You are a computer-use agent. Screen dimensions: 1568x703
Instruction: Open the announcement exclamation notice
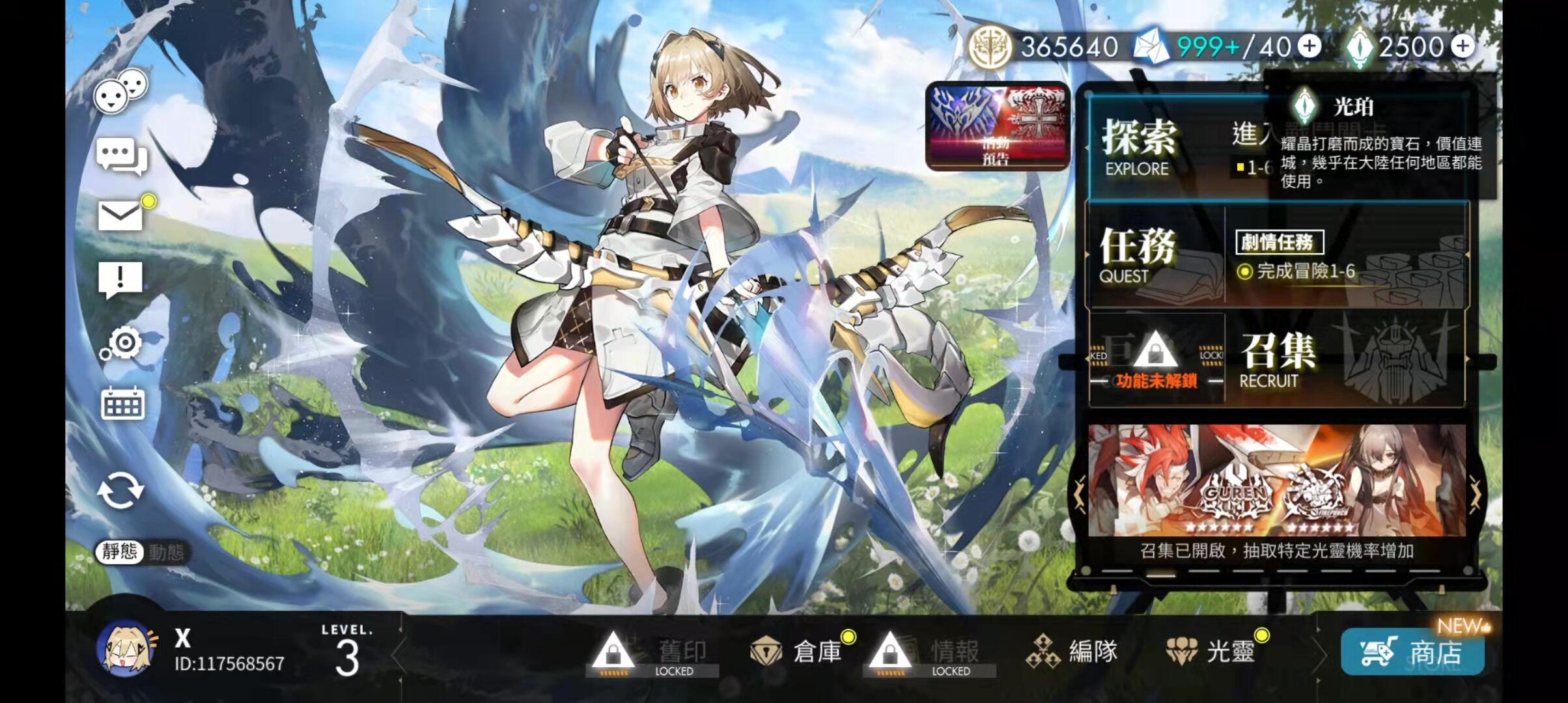pos(120,279)
